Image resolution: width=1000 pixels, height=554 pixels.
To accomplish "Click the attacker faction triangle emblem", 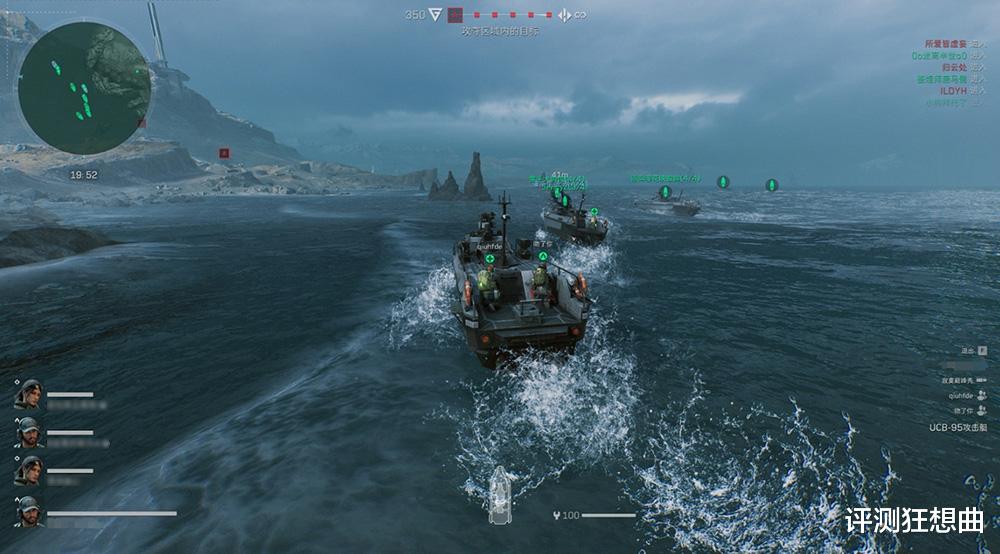I will [436, 15].
